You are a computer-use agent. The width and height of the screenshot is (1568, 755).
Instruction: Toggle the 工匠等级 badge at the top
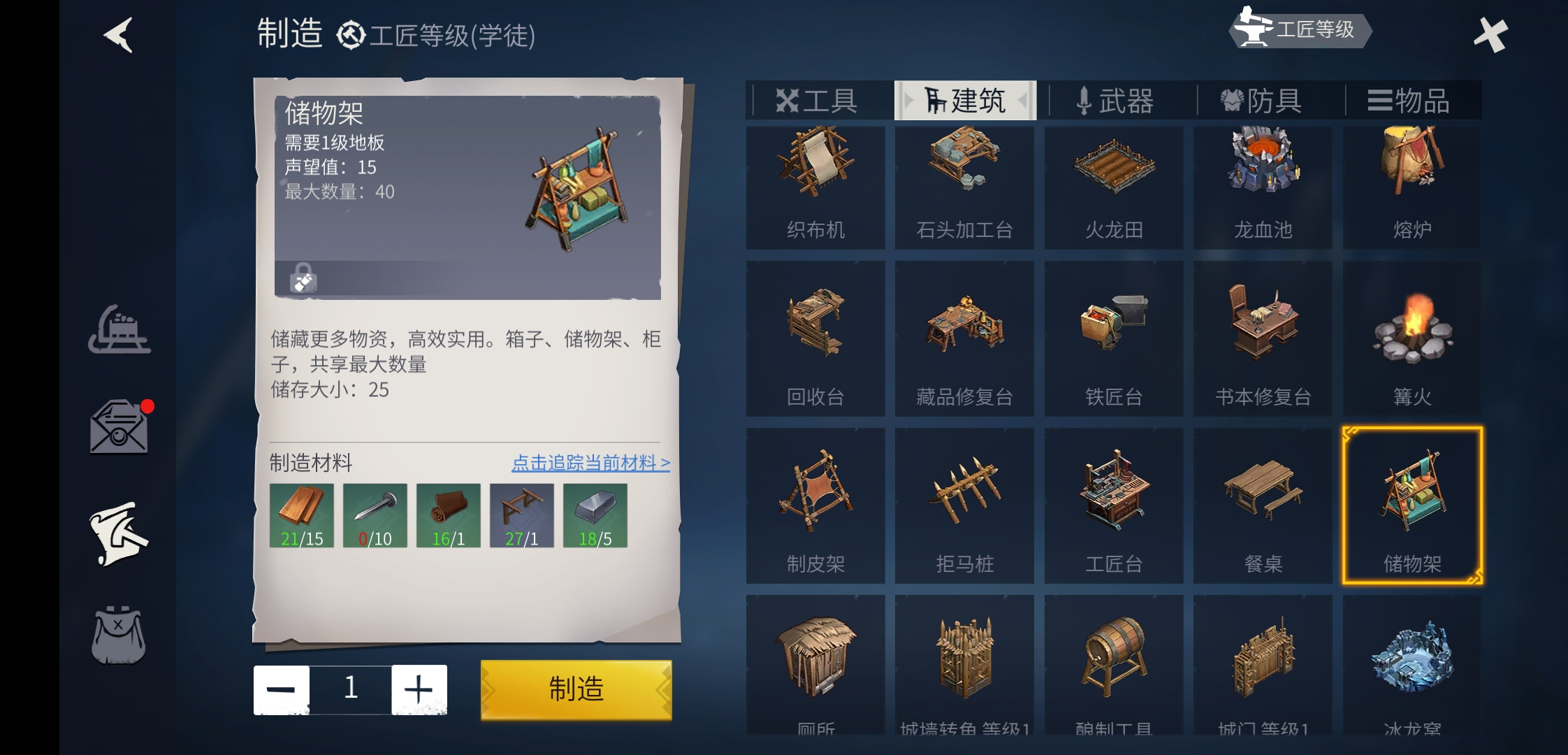coord(1300,31)
